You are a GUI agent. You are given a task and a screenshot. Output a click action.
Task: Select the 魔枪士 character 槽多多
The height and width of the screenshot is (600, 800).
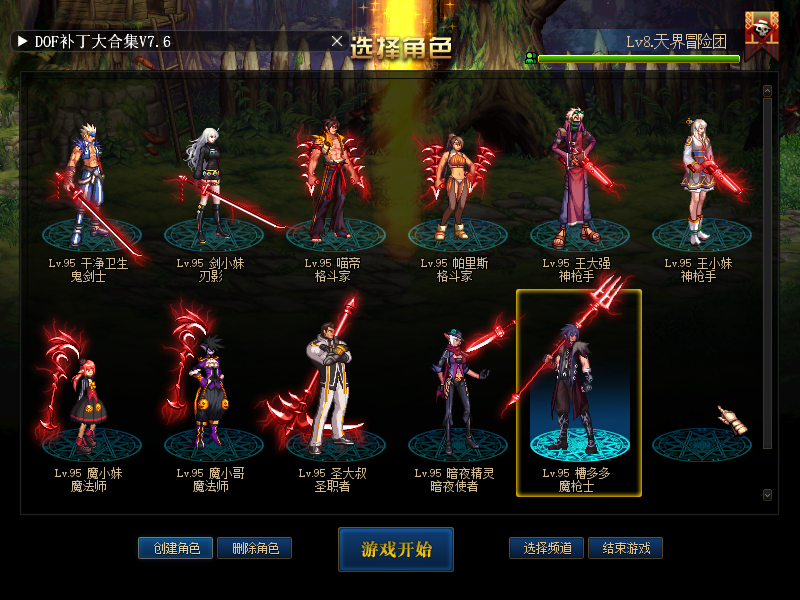point(578,395)
